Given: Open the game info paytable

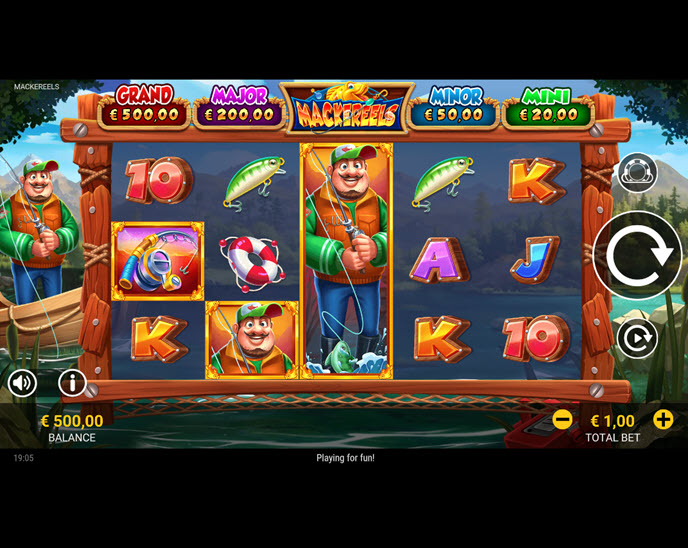Looking at the screenshot, I should tap(72, 382).
